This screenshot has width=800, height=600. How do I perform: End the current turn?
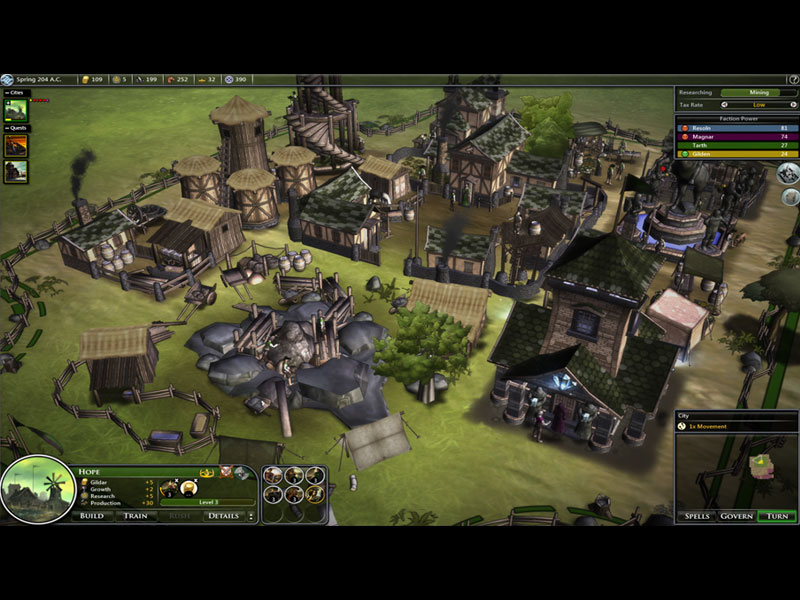pyautogui.click(x=776, y=516)
